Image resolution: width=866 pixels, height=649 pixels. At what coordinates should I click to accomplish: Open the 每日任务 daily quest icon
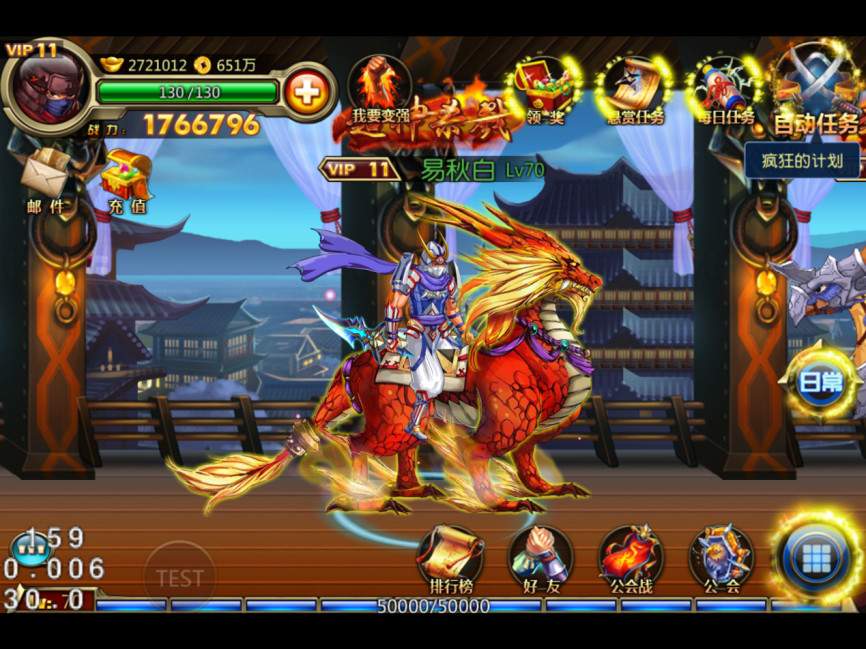[x=726, y=90]
